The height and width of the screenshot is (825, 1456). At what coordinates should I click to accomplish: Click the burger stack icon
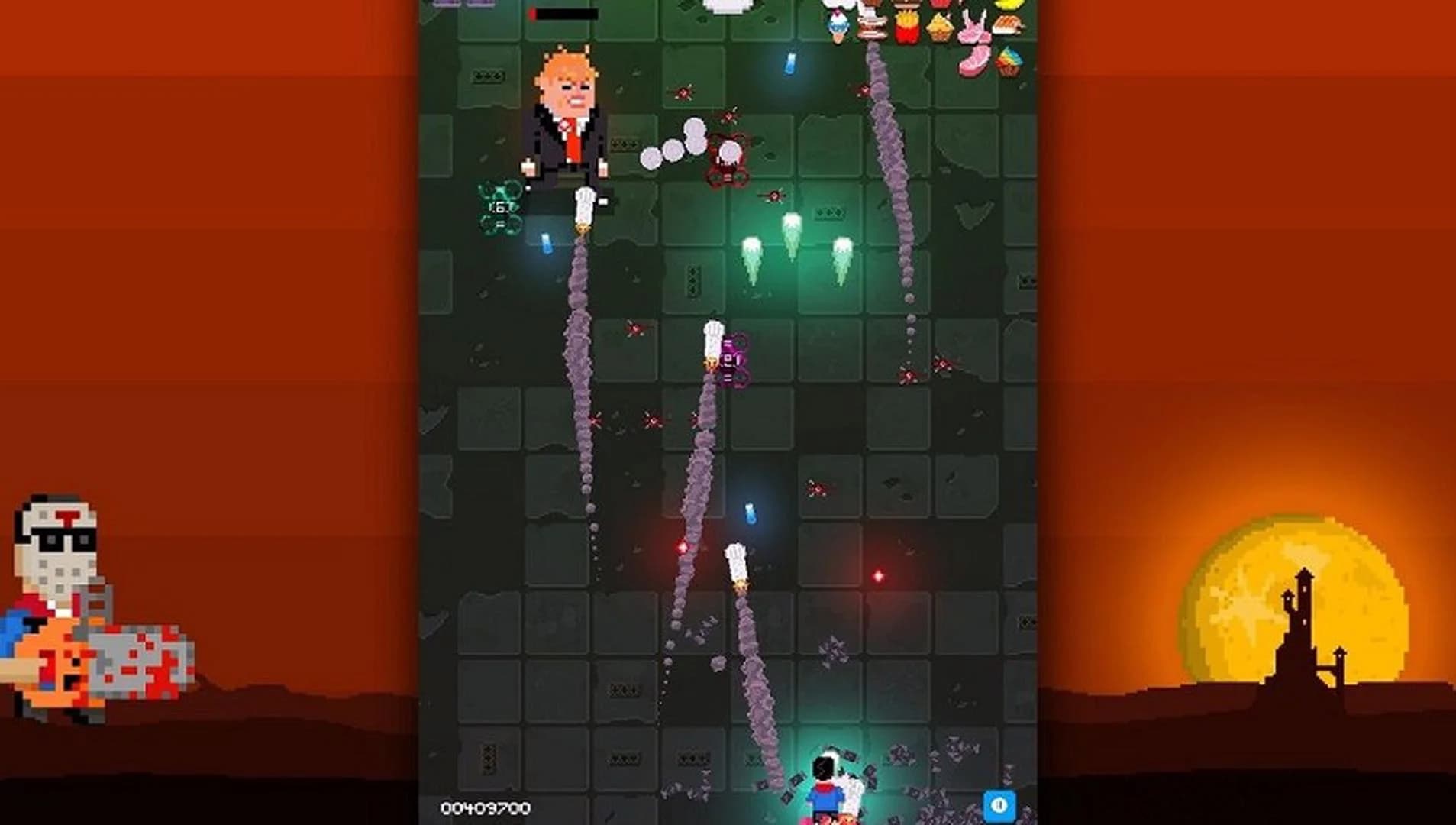870,23
